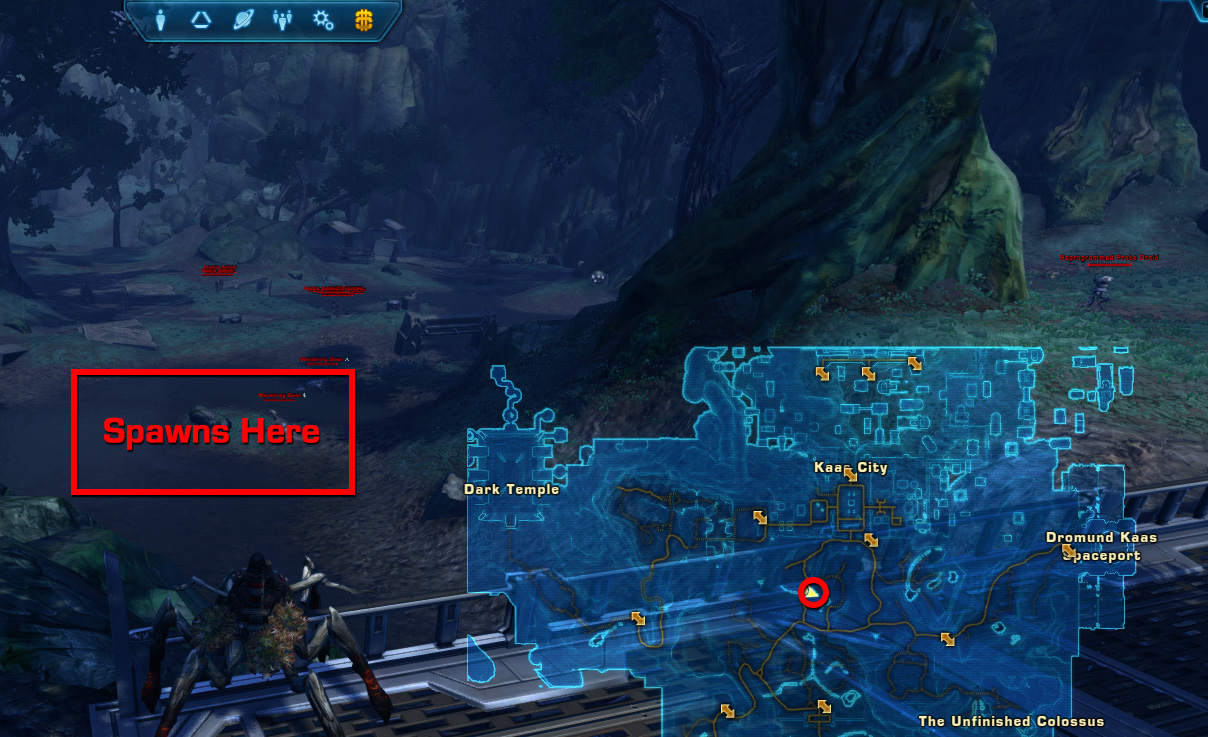This screenshot has width=1208, height=737.
Task: Select The Unfinished Colossus map label
Action: point(1011,721)
